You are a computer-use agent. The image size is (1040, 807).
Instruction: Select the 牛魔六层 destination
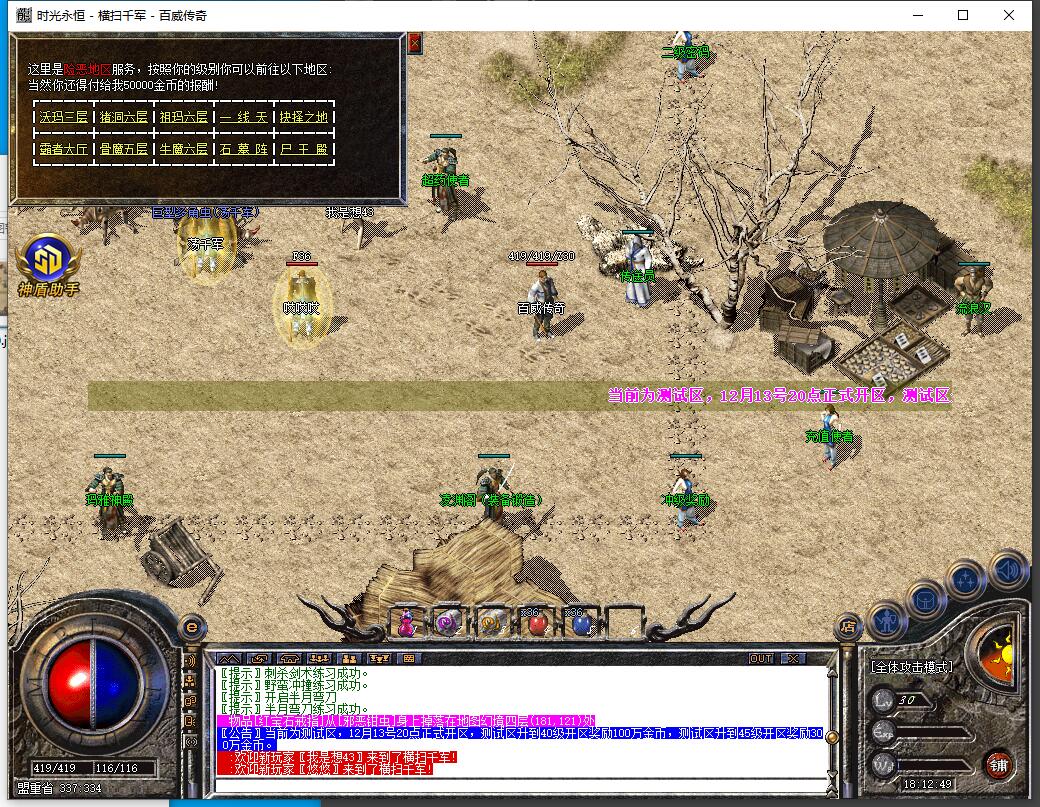pyautogui.click(x=184, y=149)
